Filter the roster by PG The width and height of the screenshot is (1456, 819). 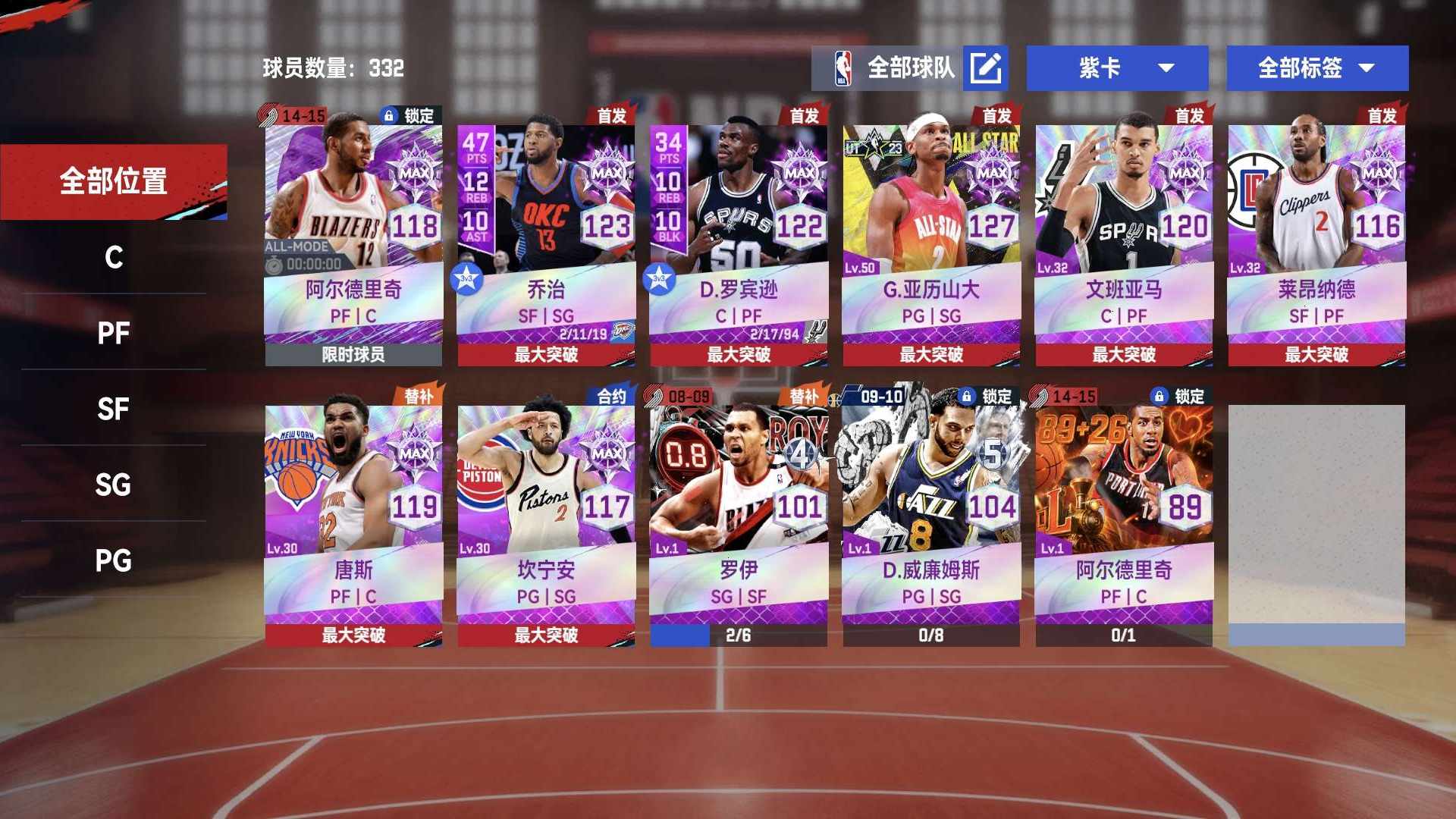[114, 560]
